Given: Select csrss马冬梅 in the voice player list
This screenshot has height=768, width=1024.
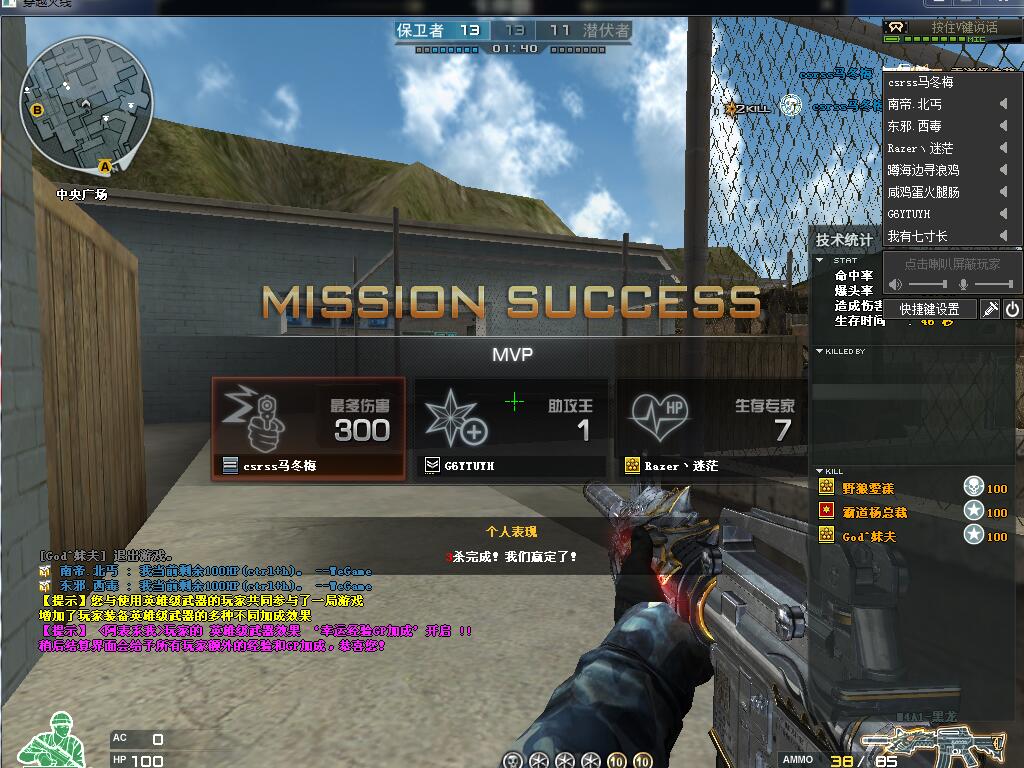Looking at the screenshot, I should [x=921, y=82].
